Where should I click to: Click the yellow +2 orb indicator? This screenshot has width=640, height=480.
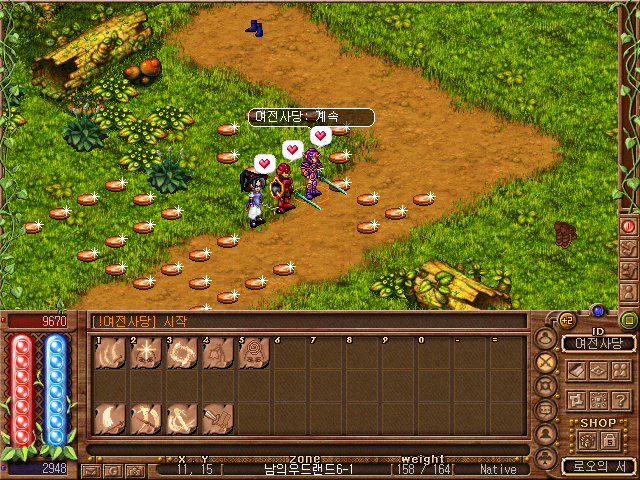565,319
